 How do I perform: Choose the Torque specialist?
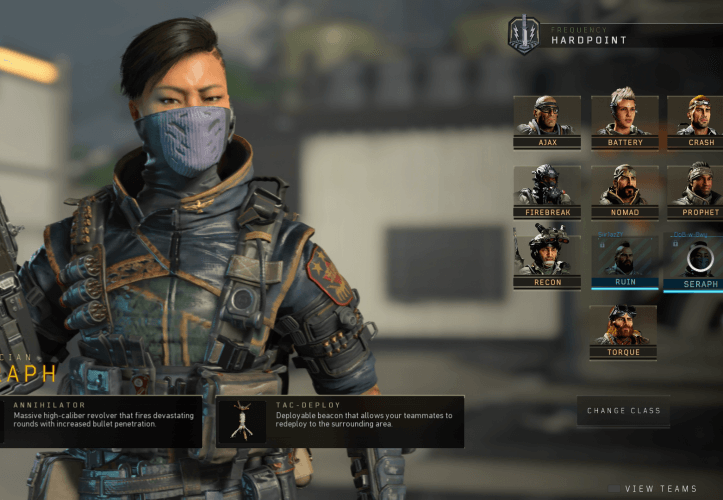pyautogui.click(x=624, y=331)
